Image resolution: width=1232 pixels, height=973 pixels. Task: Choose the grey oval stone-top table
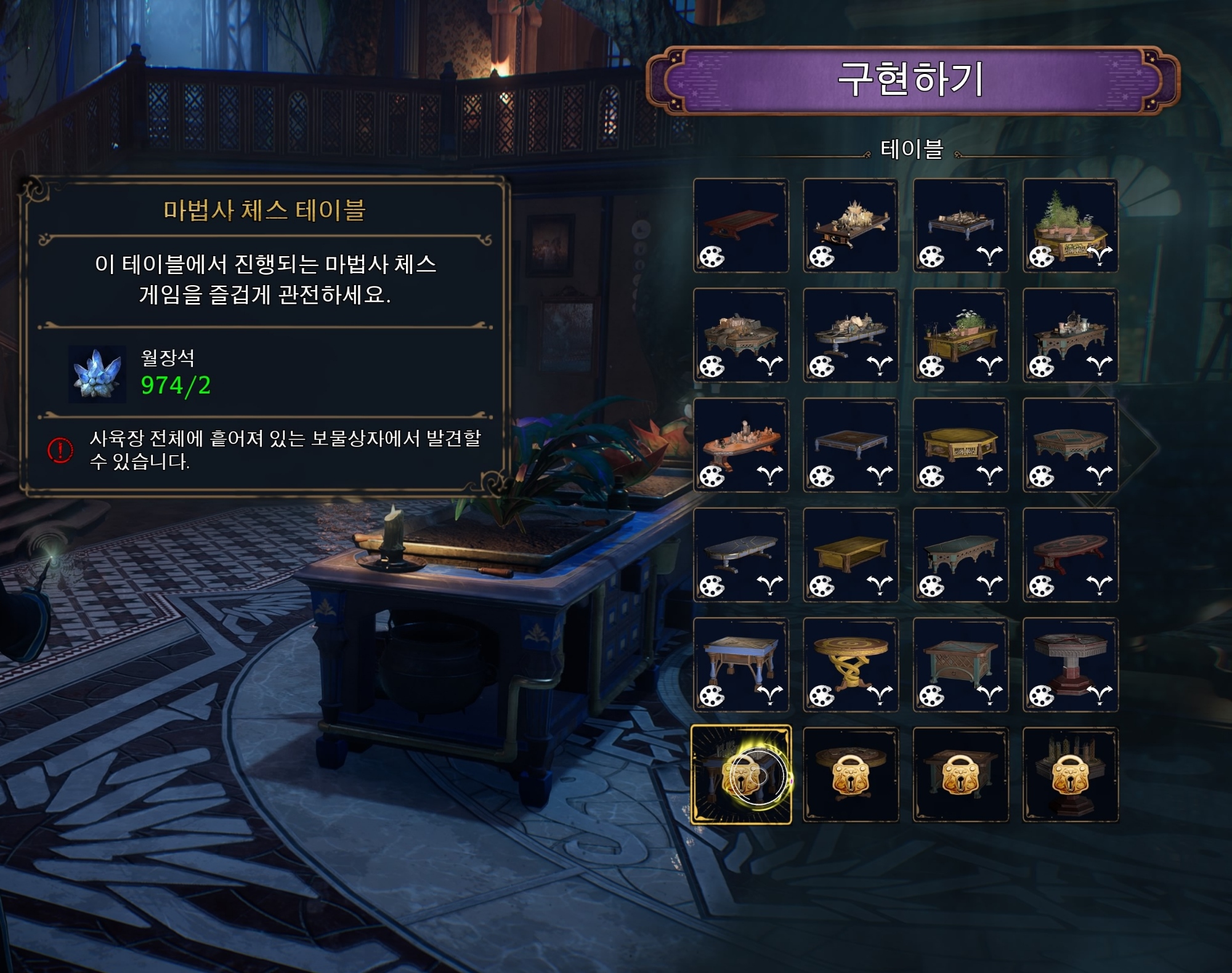741,554
